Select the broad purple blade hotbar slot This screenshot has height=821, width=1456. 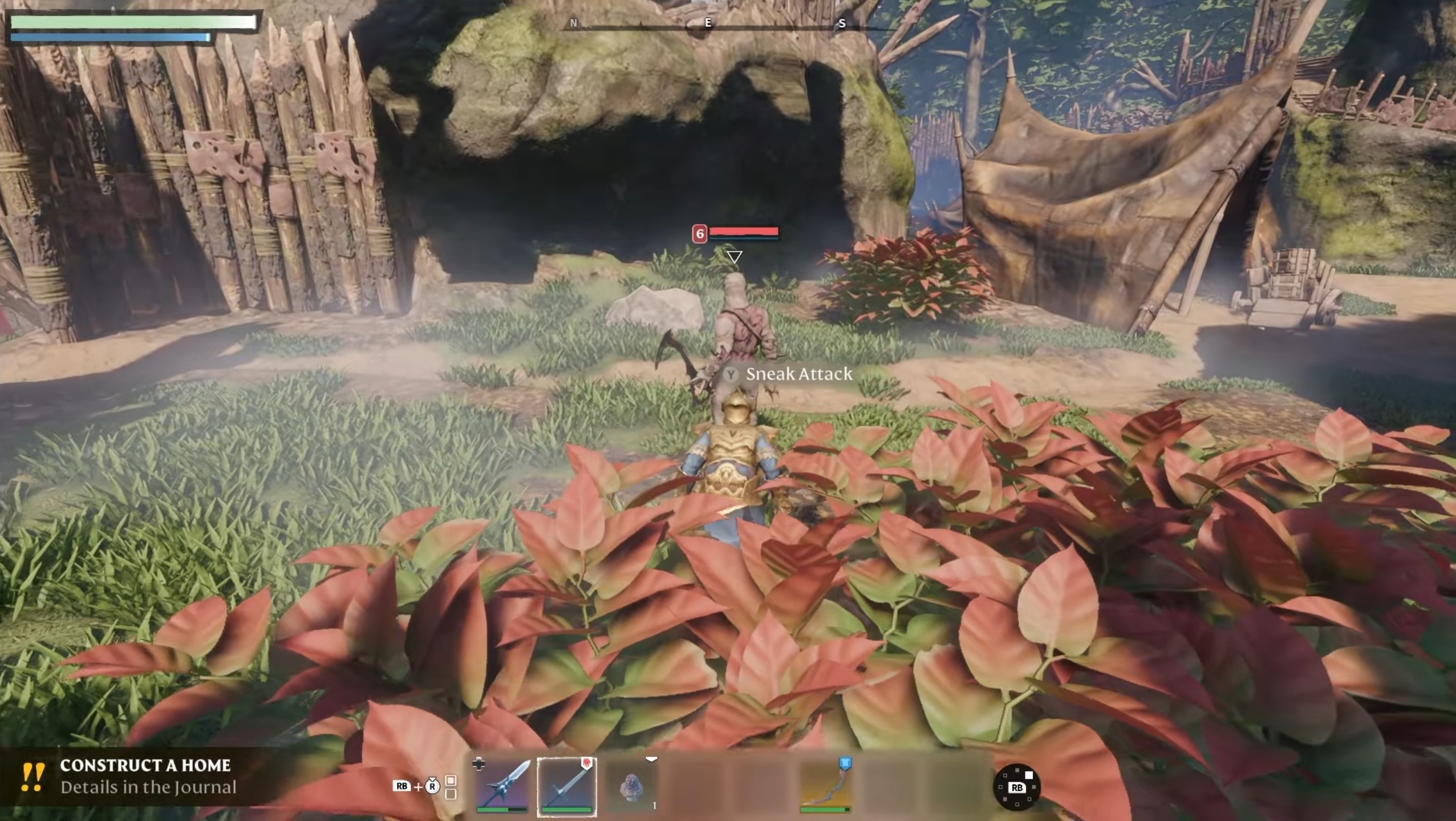point(502,786)
